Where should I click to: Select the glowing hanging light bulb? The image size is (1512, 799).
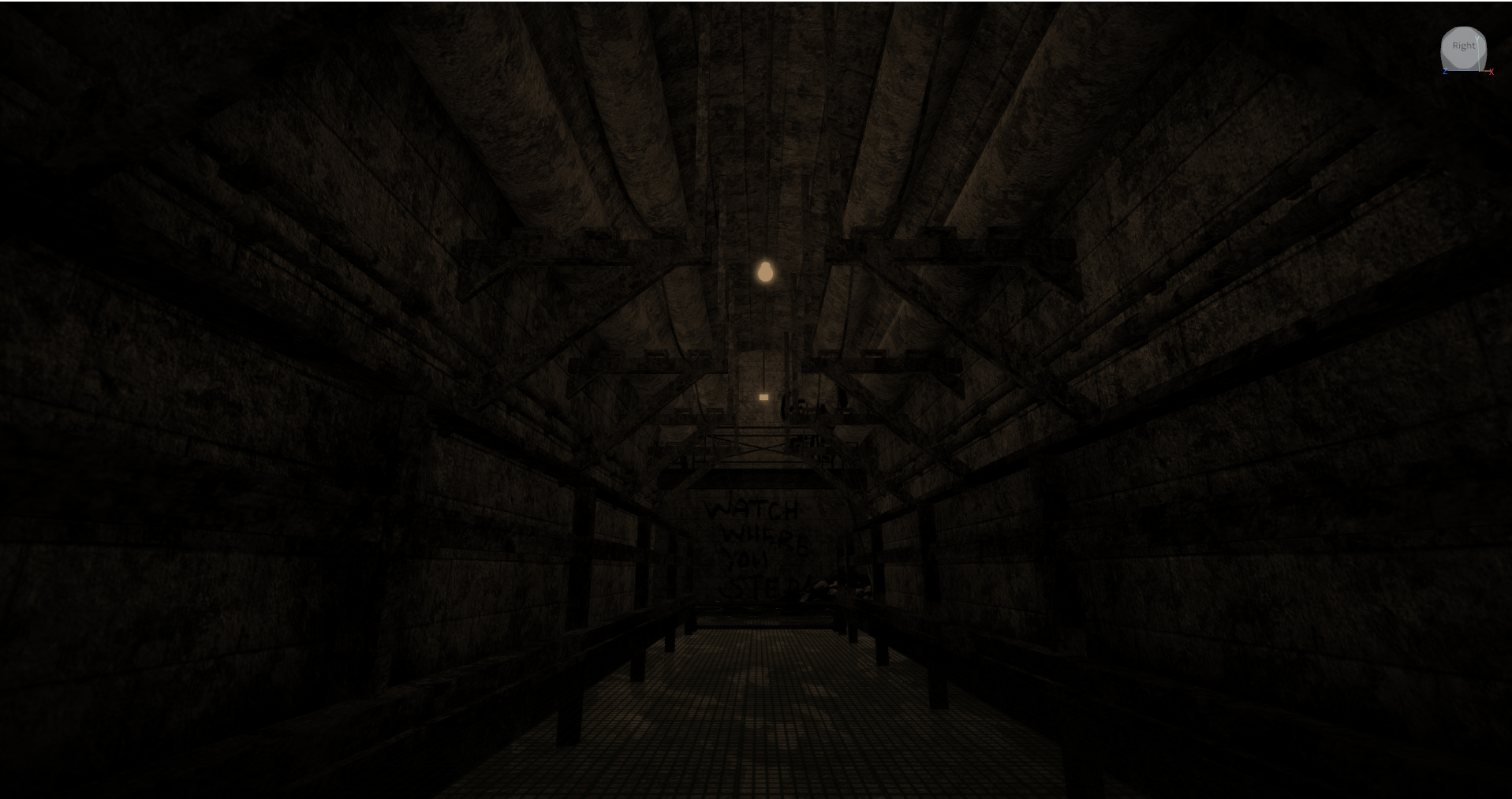point(763,271)
